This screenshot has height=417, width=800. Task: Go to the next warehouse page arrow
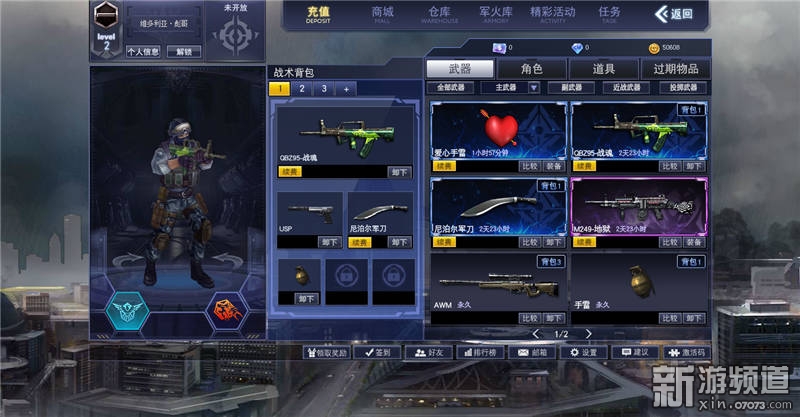[x=588, y=334]
